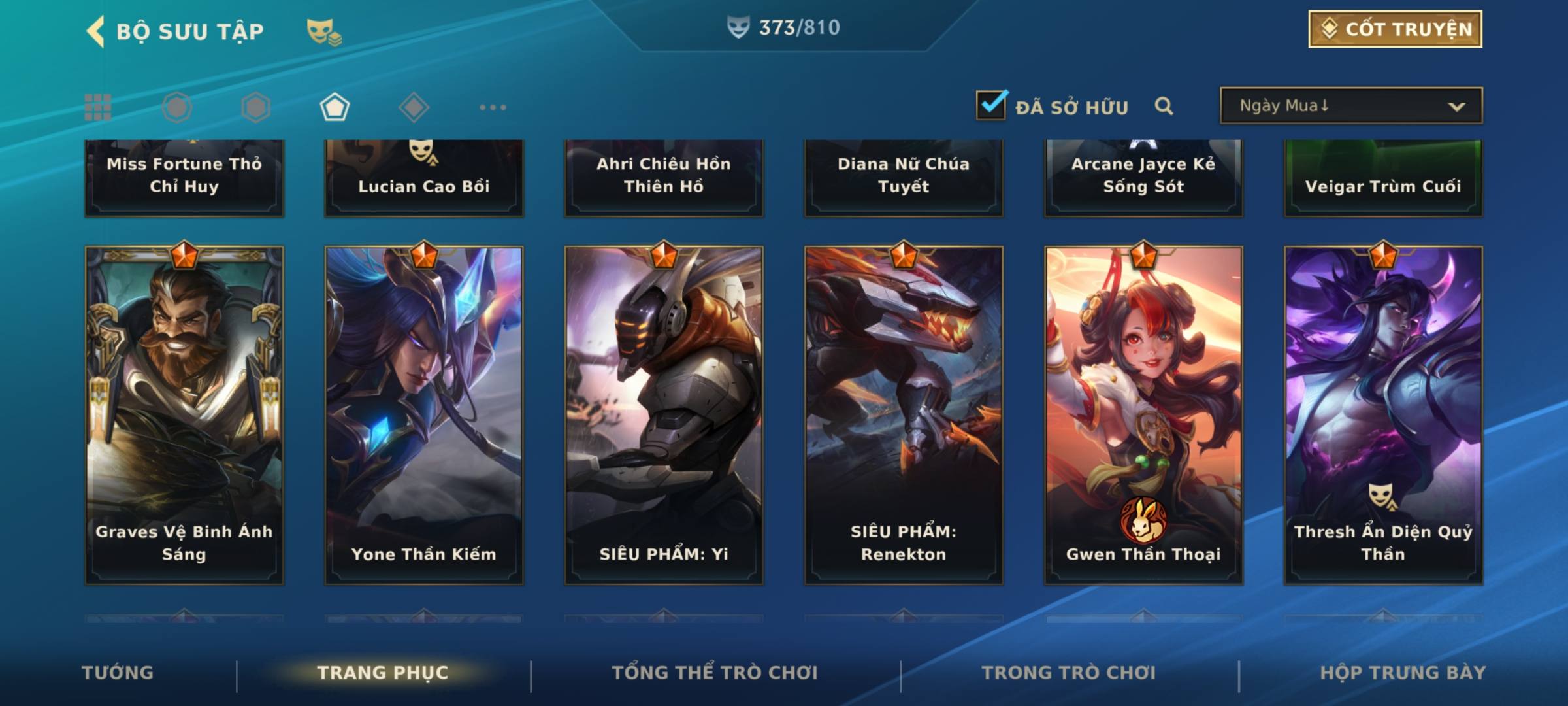Switch to Tổng Thể Trò Chơi tab

[715, 673]
